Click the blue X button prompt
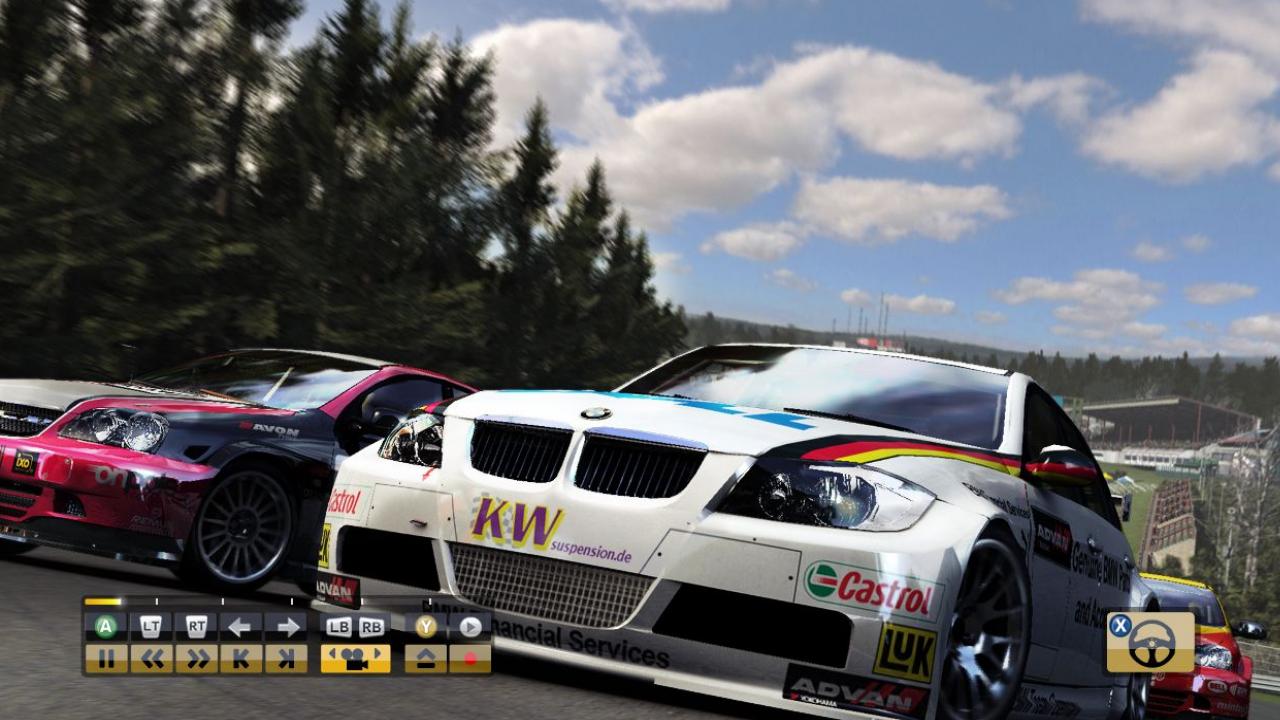This screenshot has height=720, width=1280. pyautogui.click(x=1121, y=626)
